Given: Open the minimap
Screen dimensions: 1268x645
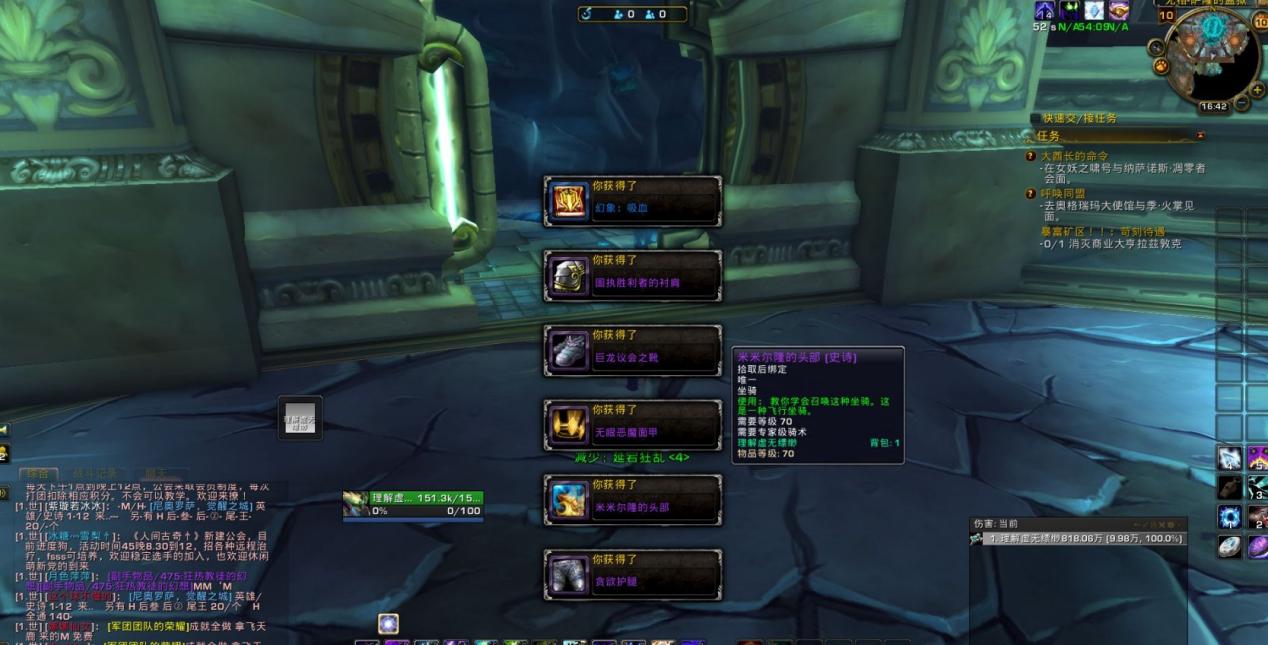Looking at the screenshot, I should pyautogui.click(x=1212, y=55).
